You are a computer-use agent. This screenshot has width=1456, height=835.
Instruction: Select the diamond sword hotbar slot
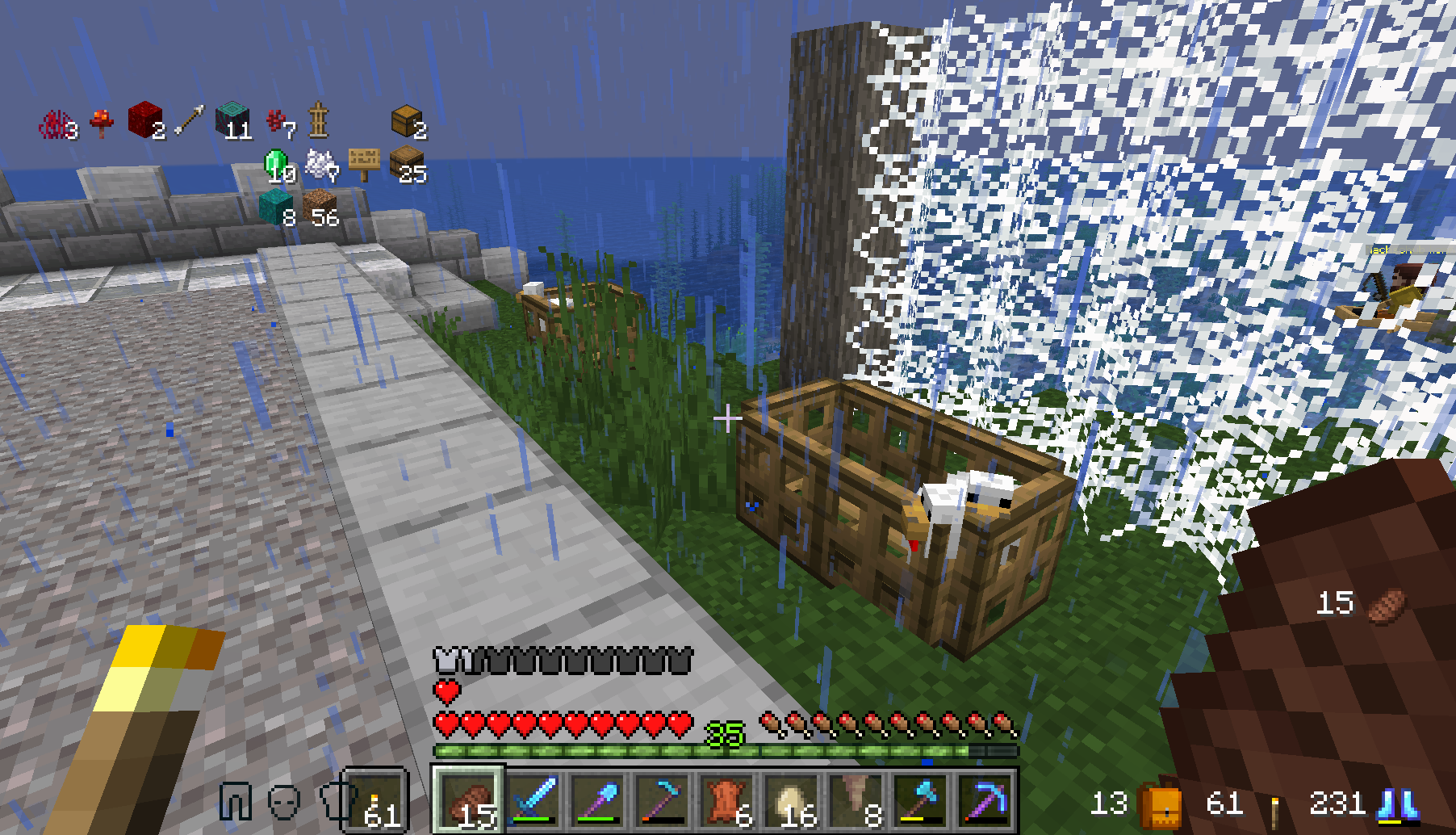(534, 801)
